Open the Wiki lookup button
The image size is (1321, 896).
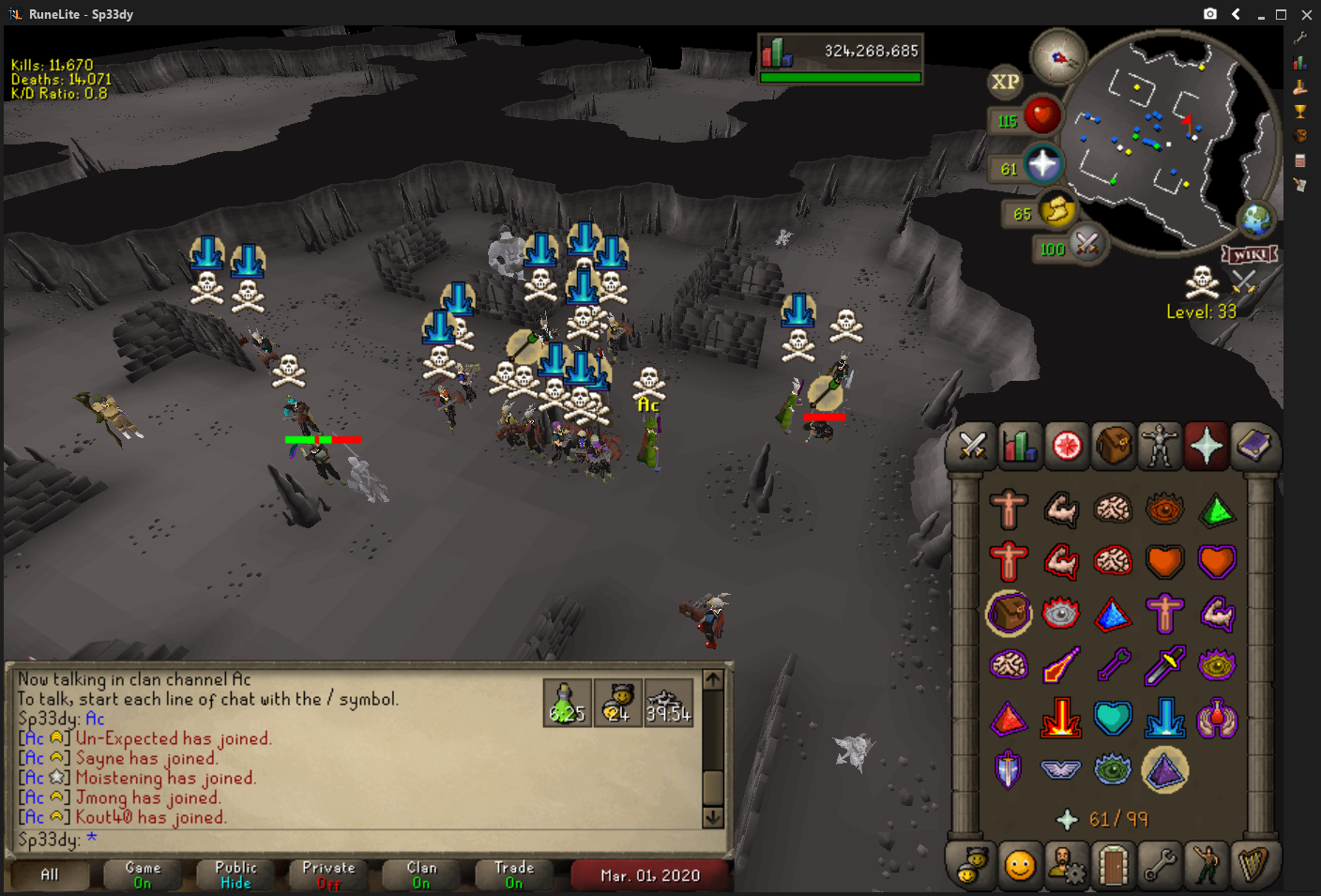click(x=1250, y=255)
